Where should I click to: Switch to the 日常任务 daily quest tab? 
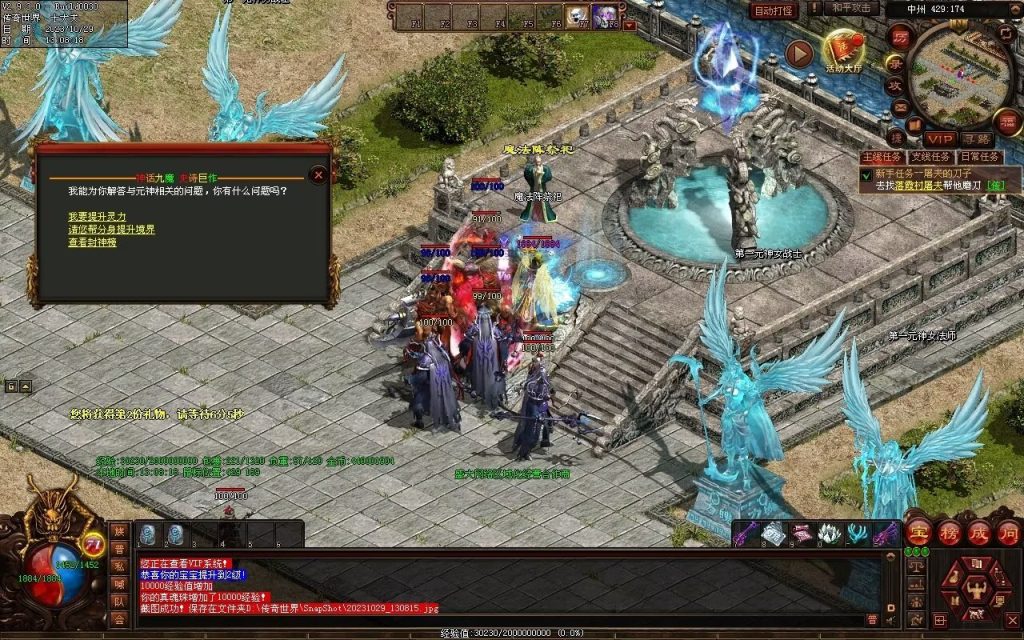[x=980, y=157]
